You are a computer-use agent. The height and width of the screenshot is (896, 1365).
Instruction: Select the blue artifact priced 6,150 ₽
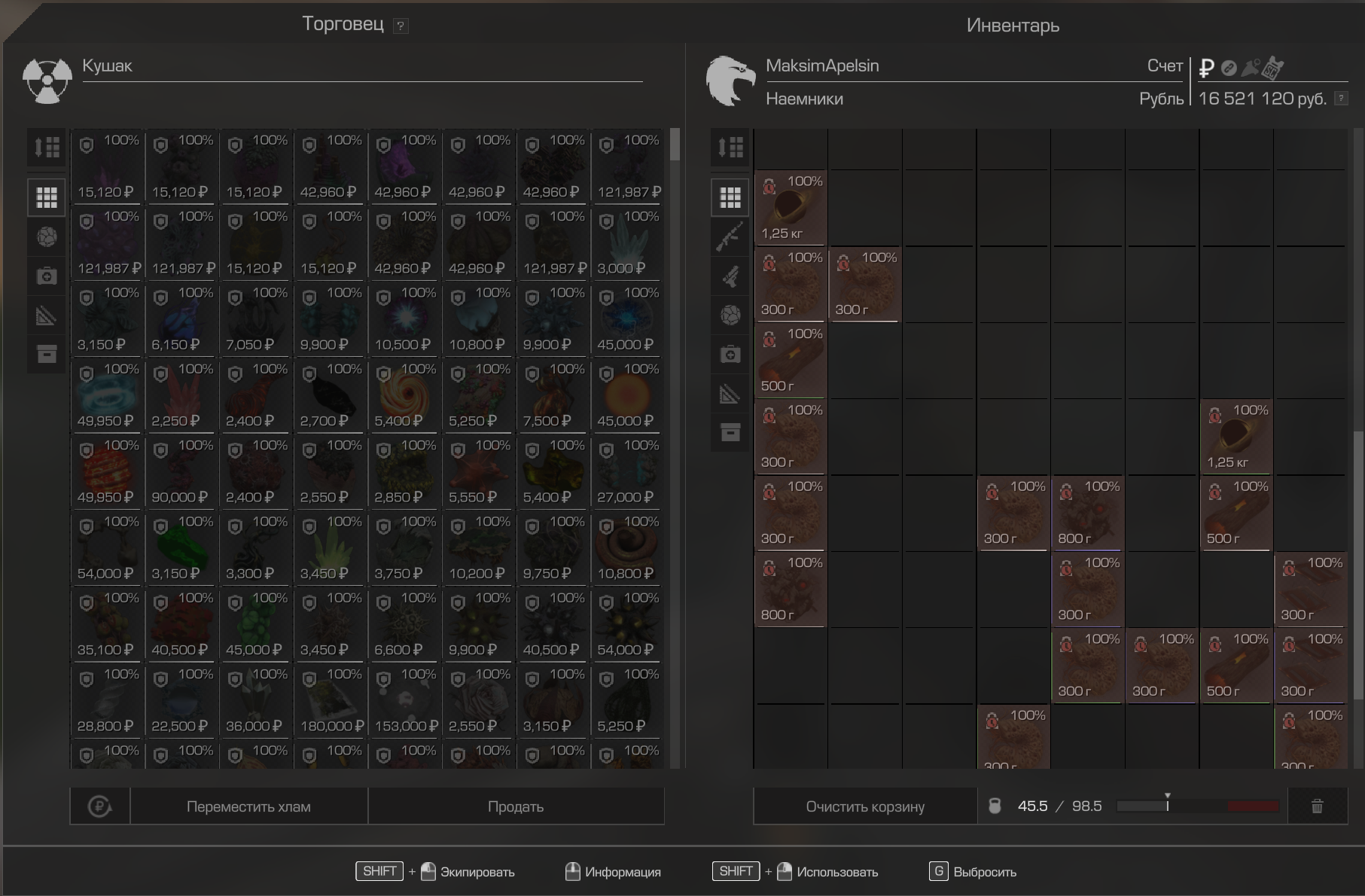[182, 321]
